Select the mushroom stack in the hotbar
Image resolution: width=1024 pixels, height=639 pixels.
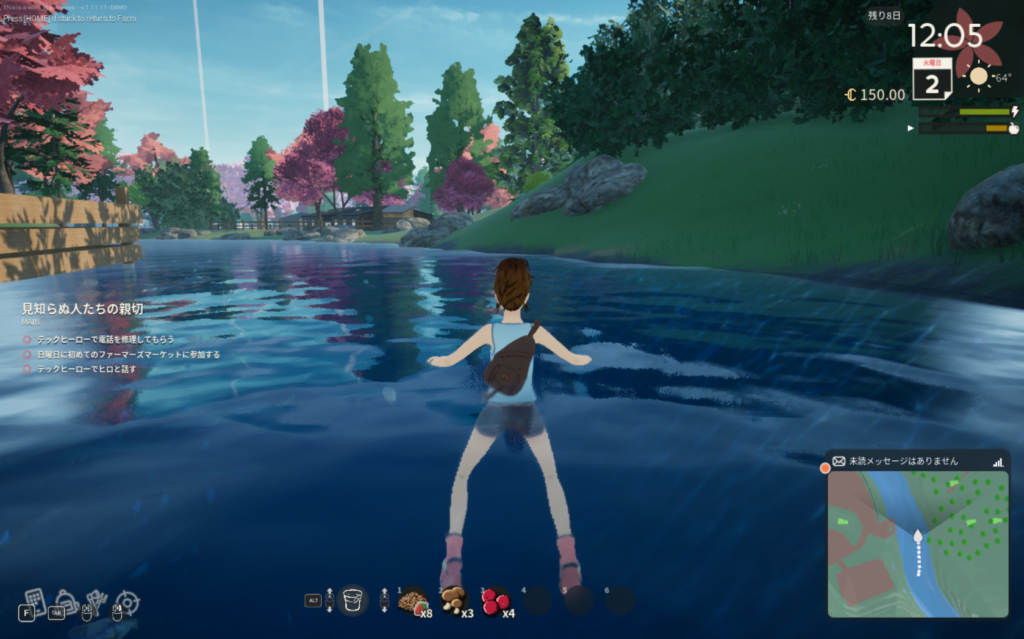point(454,600)
